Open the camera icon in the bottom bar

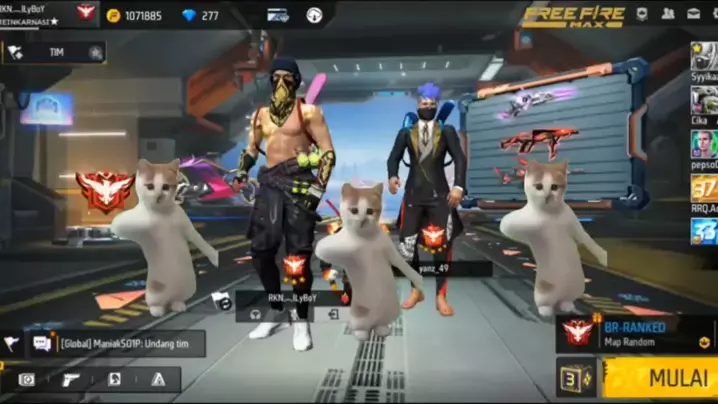point(27,380)
